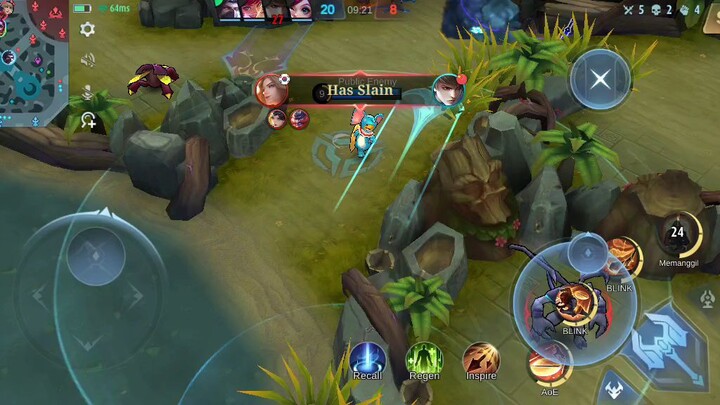Cast the AoE skill

548,366
